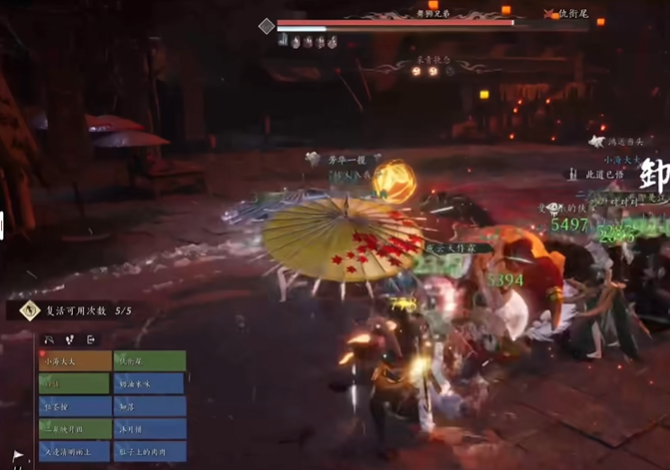This screenshot has width=670, height=470.
Task: Click the crossed-tools icon above the team list
Action: point(49,340)
